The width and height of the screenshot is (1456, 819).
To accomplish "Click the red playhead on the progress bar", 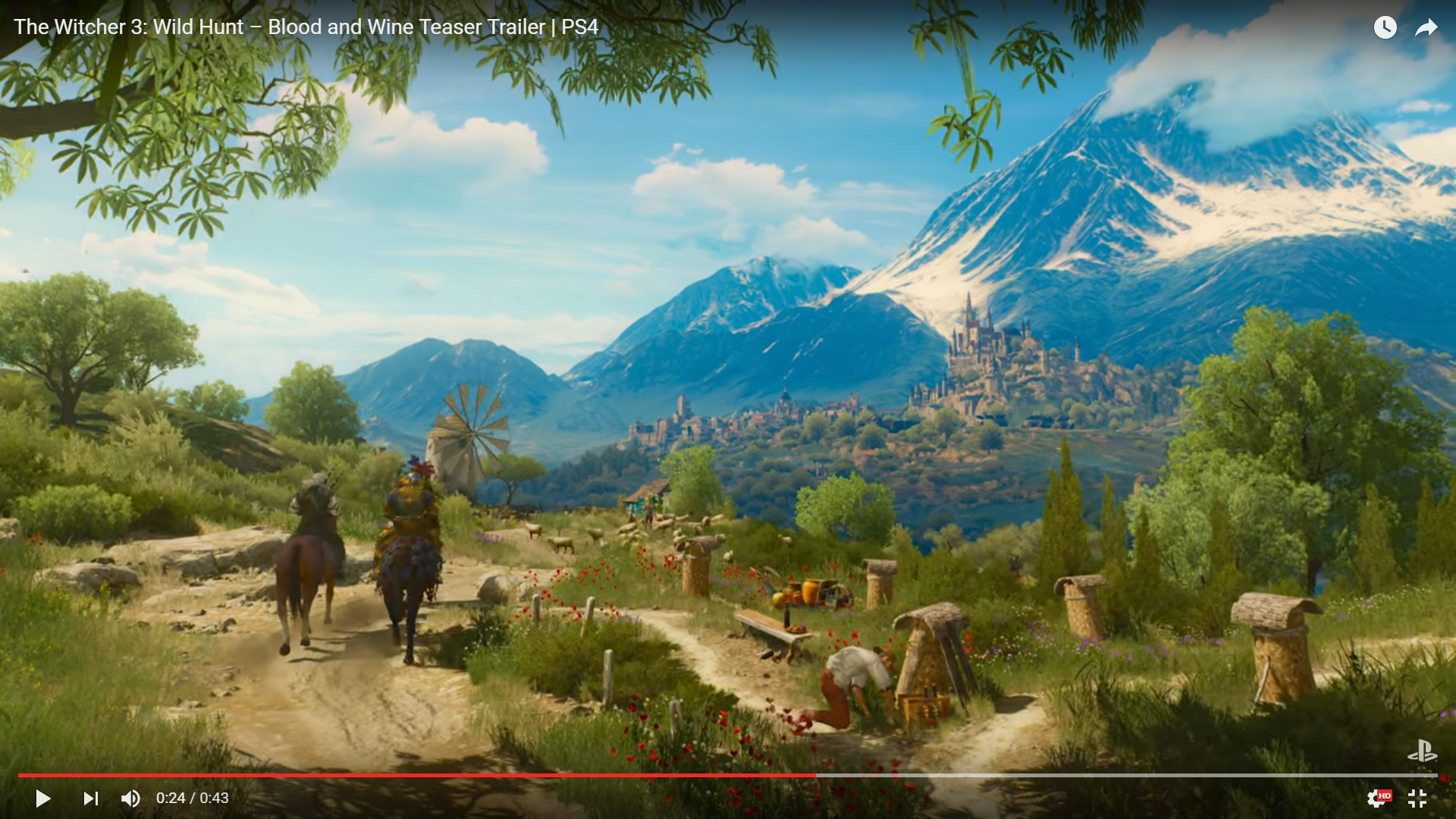I will point(817,775).
